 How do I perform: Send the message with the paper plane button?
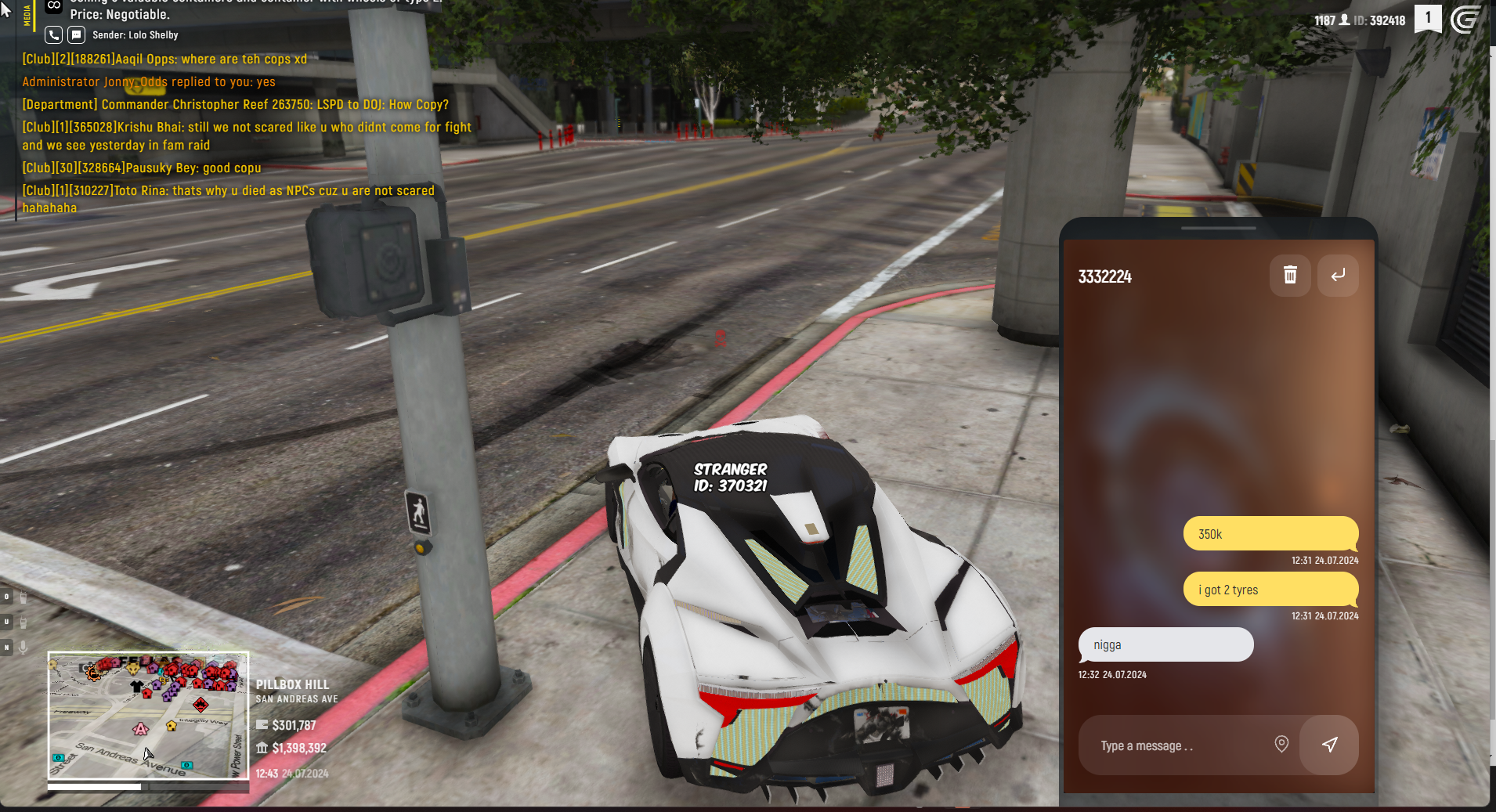tap(1329, 745)
